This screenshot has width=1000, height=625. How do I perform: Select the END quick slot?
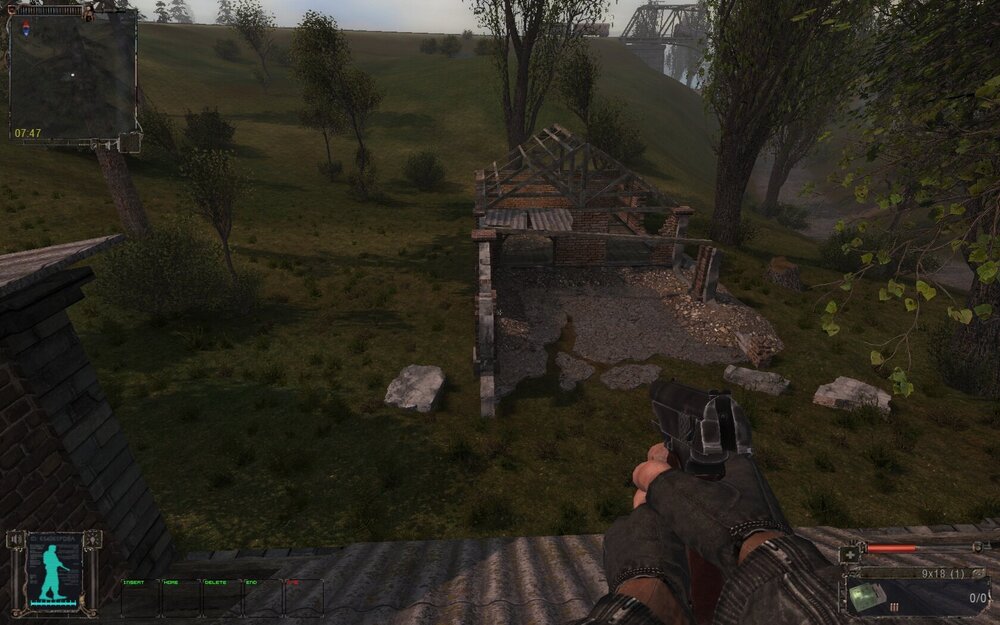[263, 597]
